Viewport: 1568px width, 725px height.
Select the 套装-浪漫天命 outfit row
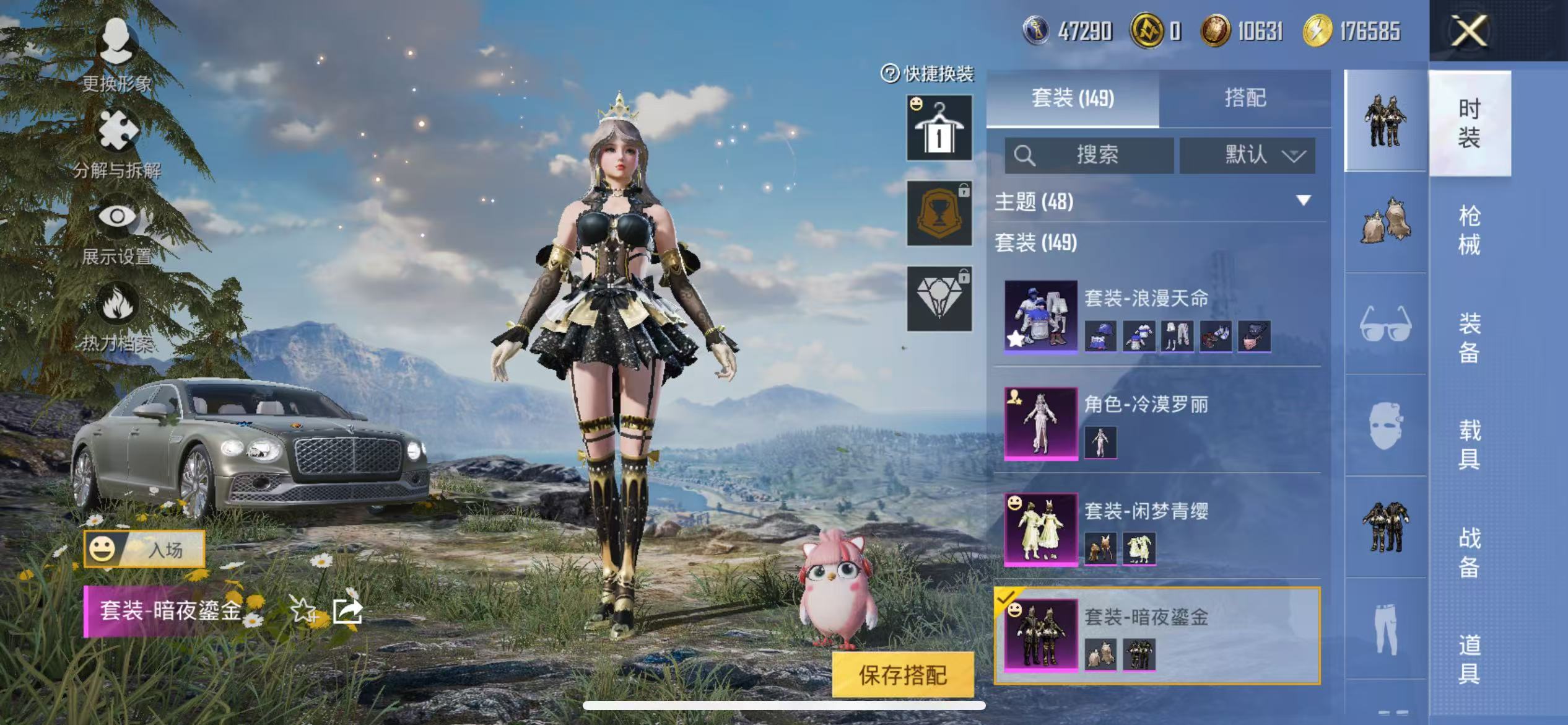click(1157, 316)
